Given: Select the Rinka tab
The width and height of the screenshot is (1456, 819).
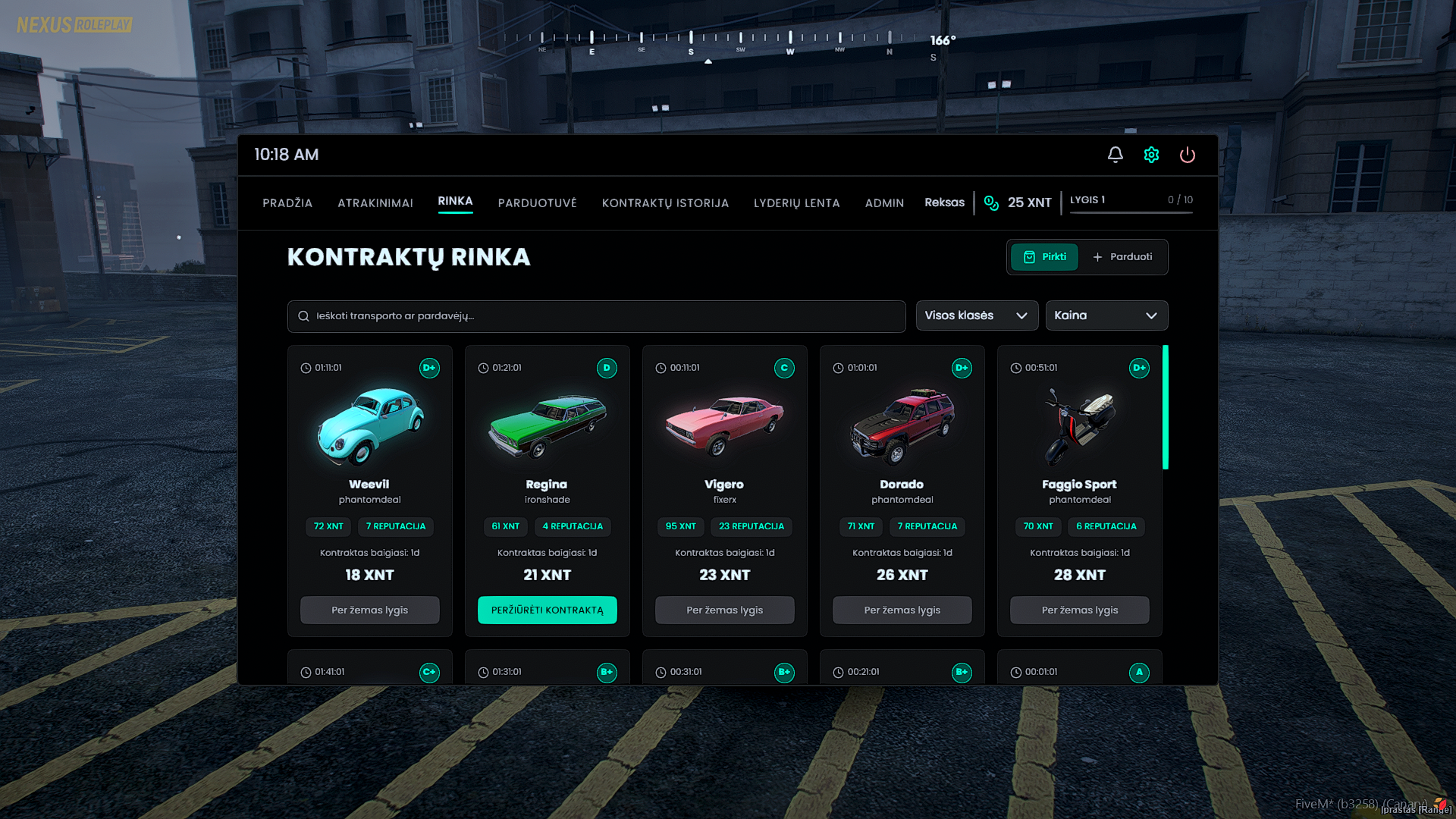Looking at the screenshot, I should [455, 201].
